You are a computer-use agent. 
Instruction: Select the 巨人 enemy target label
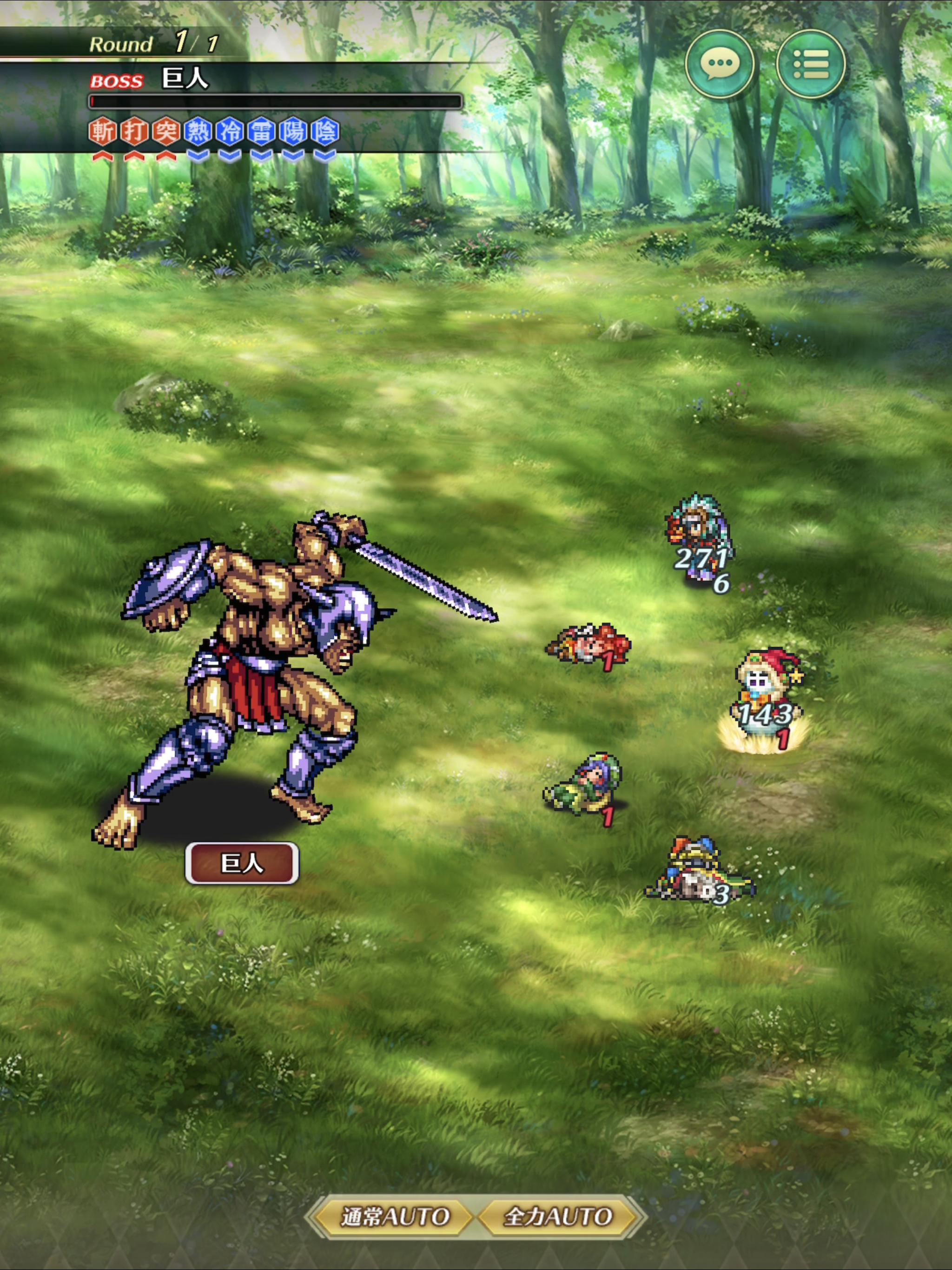coord(242,863)
